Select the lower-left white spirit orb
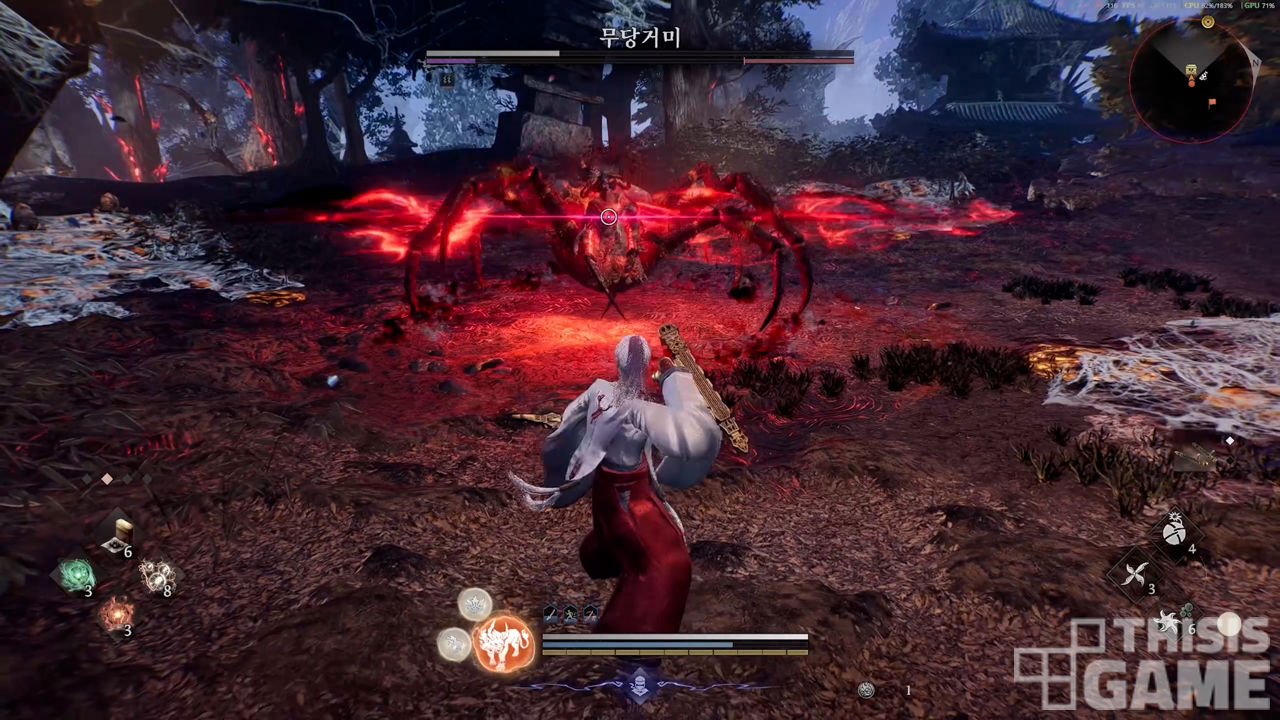Viewport: 1280px width, 720px height. pyautogui.click(x=454, y=645)
